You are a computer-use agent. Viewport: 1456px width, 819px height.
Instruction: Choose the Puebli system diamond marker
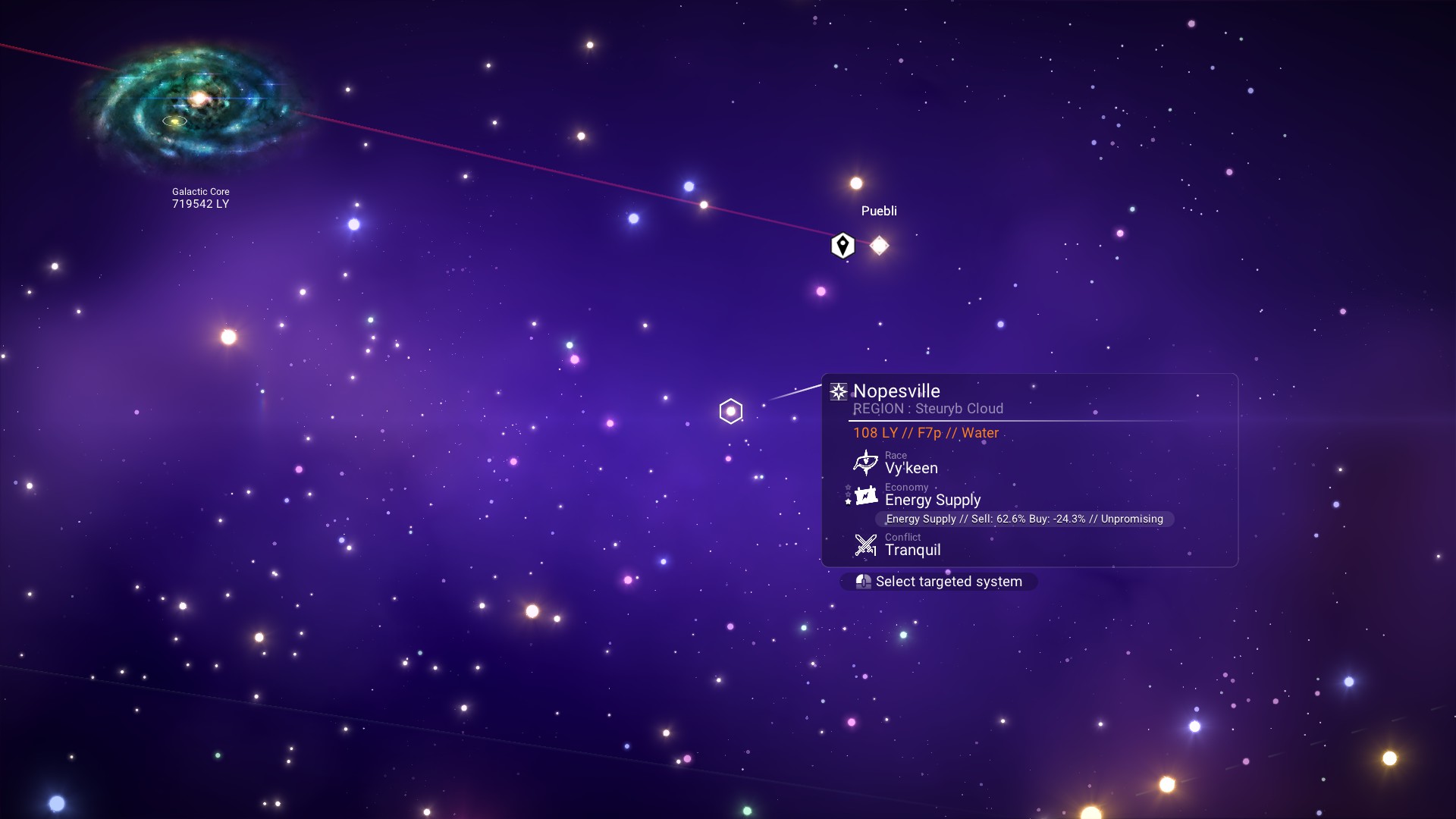(879, 246)
